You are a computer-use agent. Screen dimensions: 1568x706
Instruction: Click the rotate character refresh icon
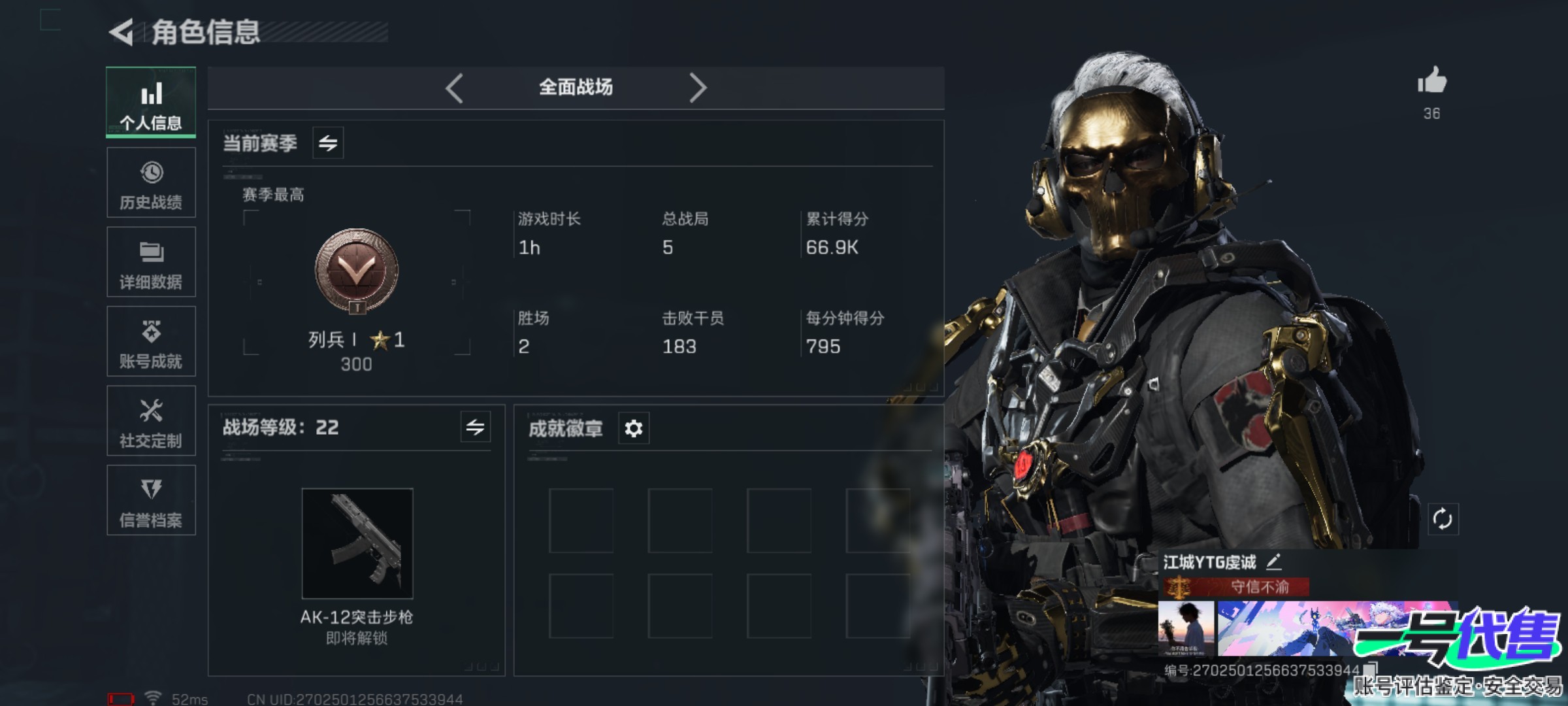point(1443,520)
